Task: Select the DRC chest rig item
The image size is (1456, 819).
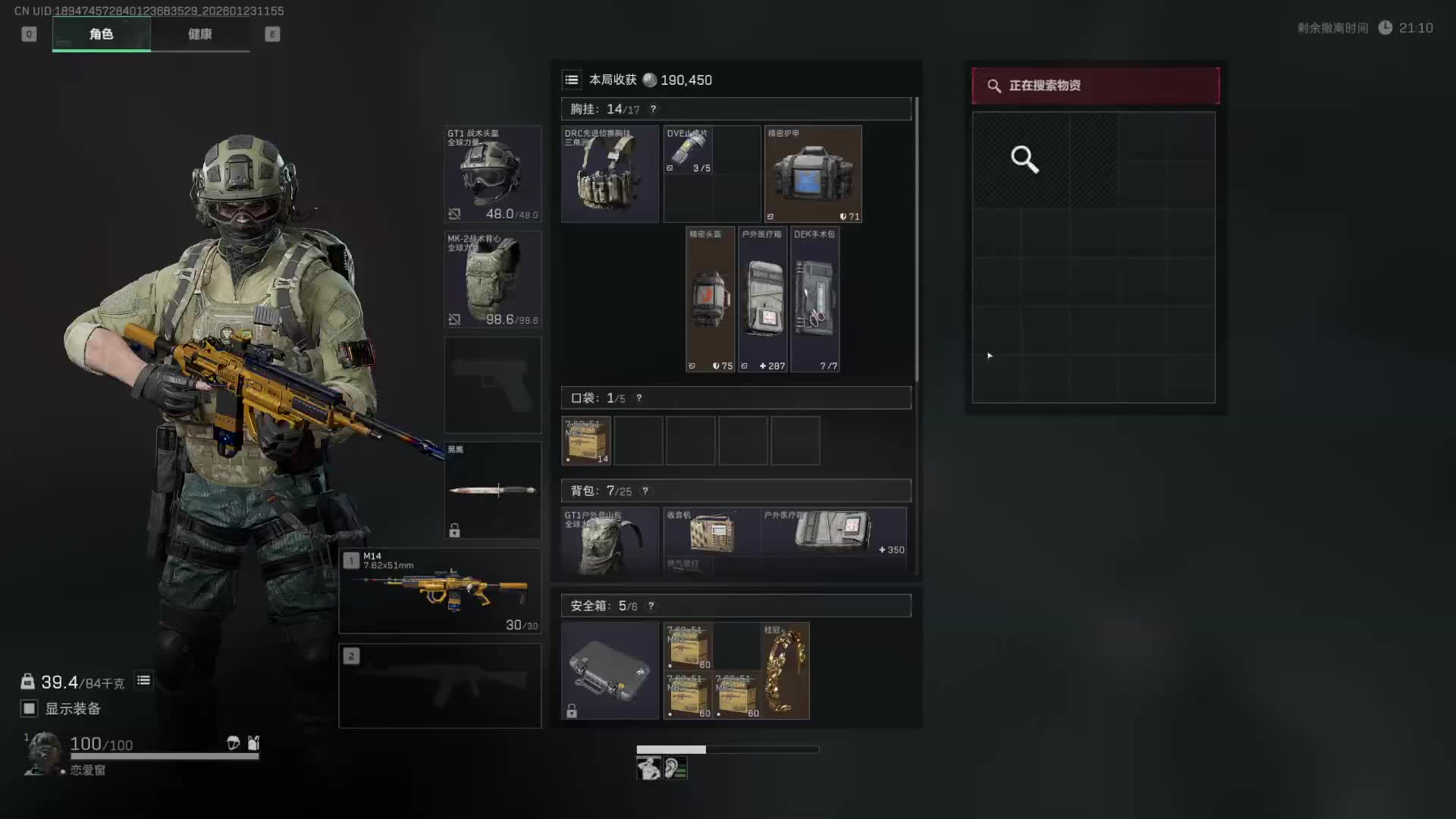Action: (x=610, y=174)
